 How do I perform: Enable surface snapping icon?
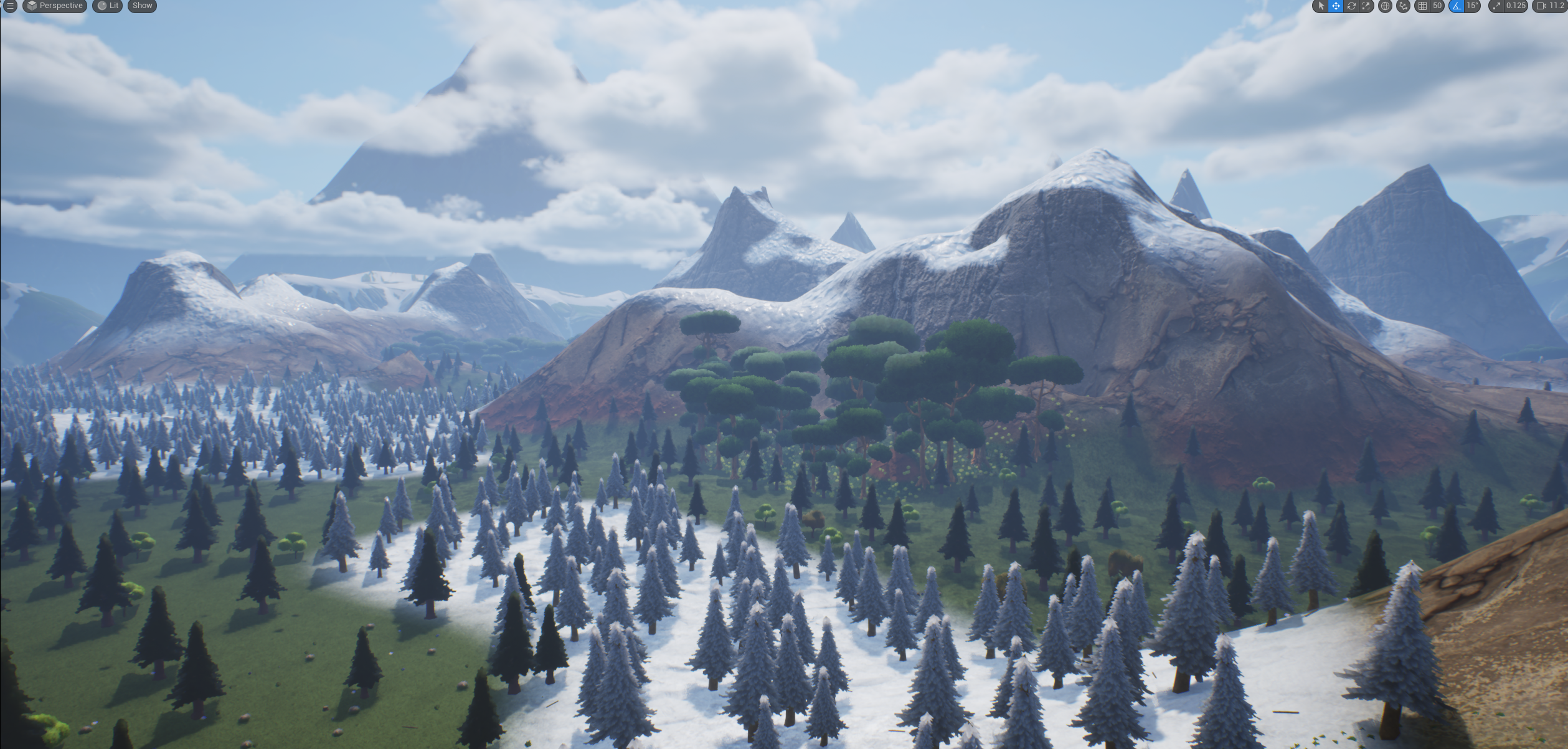tap(1402, 6)
